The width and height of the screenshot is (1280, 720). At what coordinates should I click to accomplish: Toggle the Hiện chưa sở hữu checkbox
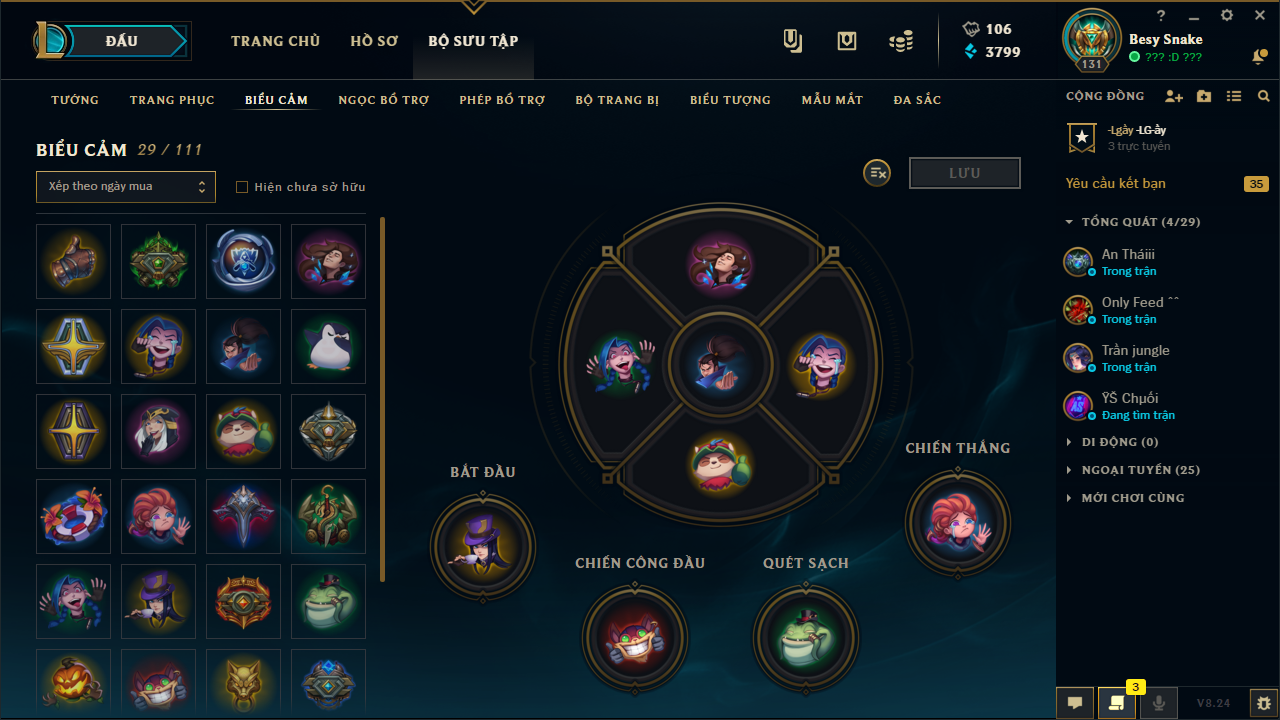241,187
